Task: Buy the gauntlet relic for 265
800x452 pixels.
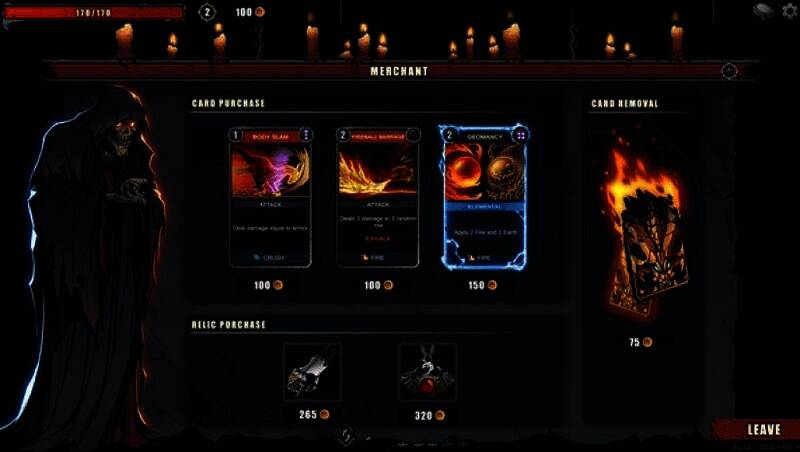Action: [x=312, y=373]
